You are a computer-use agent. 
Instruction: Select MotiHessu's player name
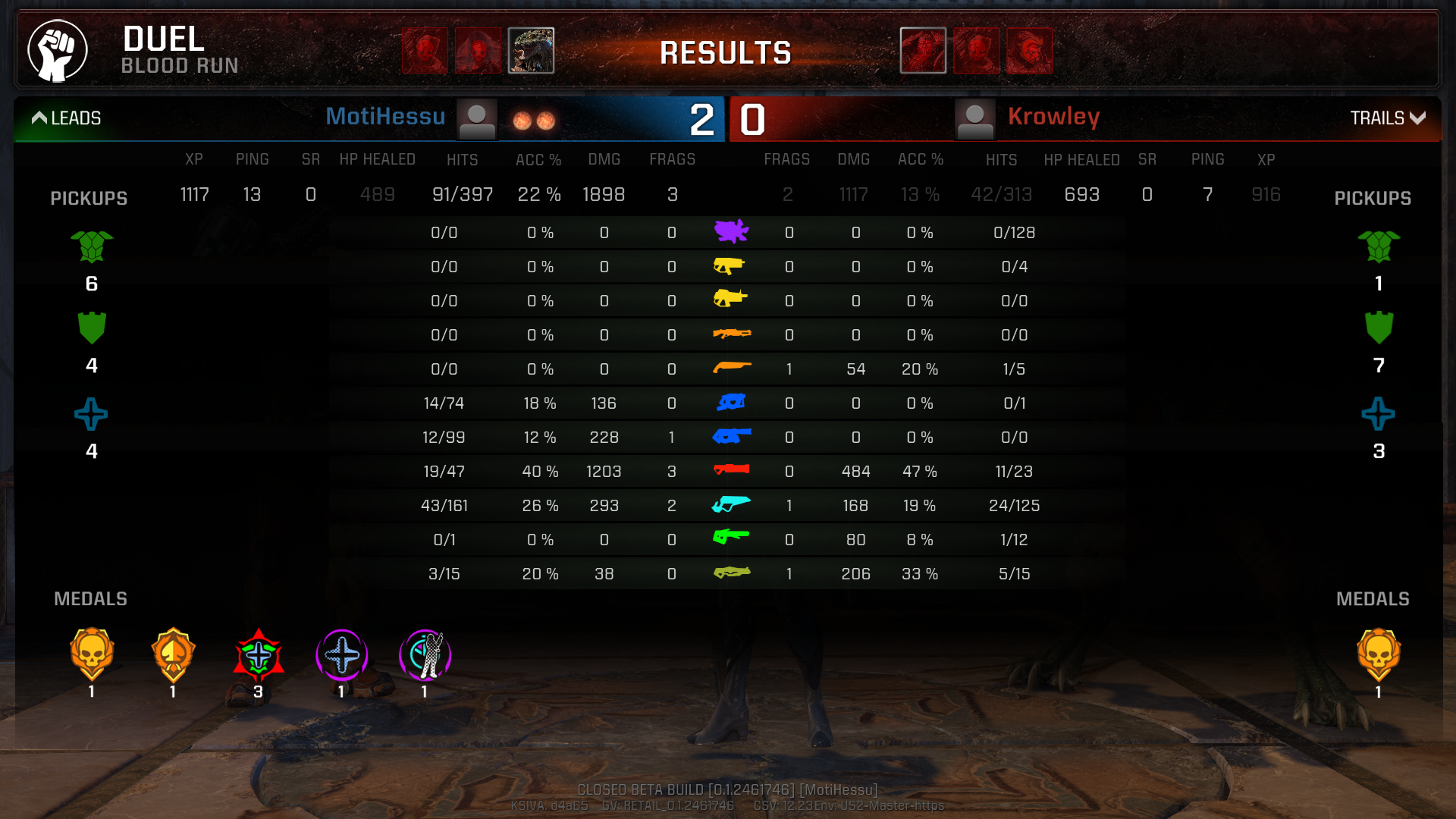pos(385,117)
